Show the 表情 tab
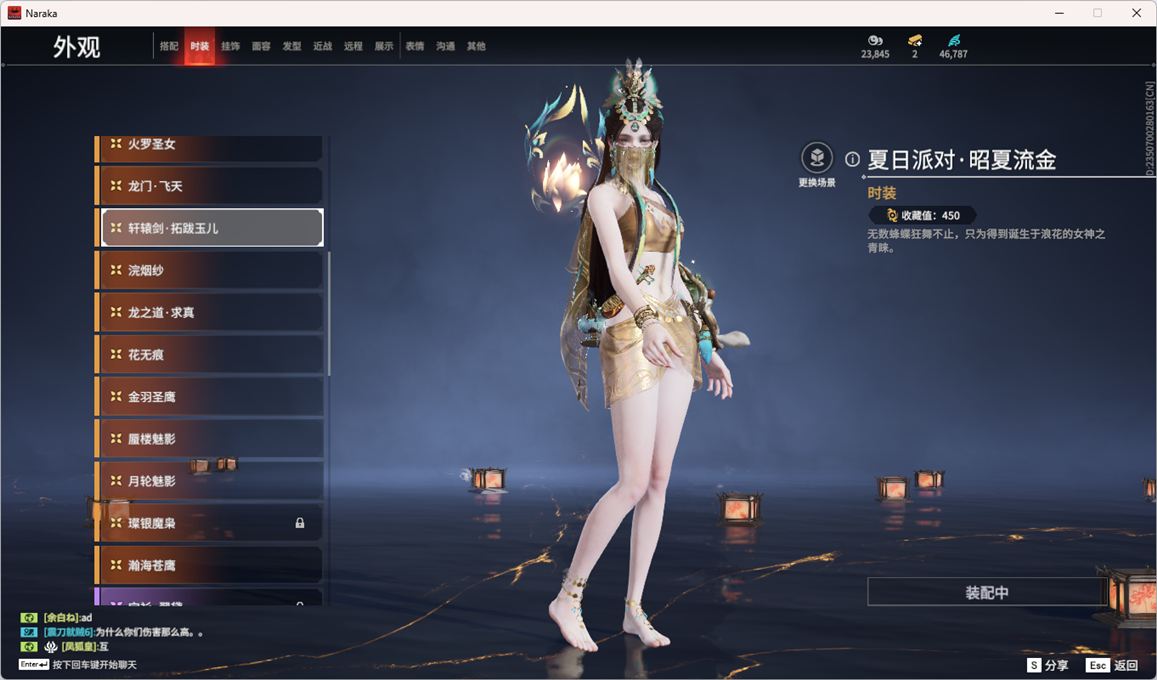The width and height of the screenshot is (1157, 680). [x=415, y=47]
